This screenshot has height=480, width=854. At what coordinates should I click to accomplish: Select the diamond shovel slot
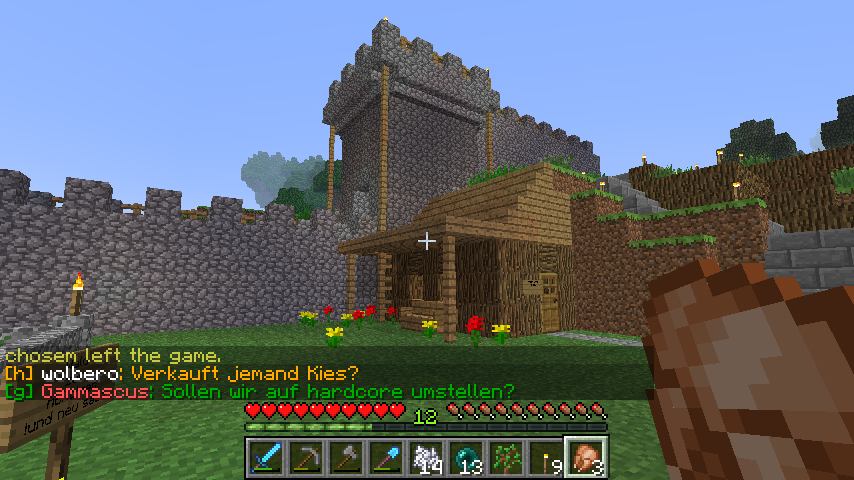pyautogui.click(x=387, y=458)
